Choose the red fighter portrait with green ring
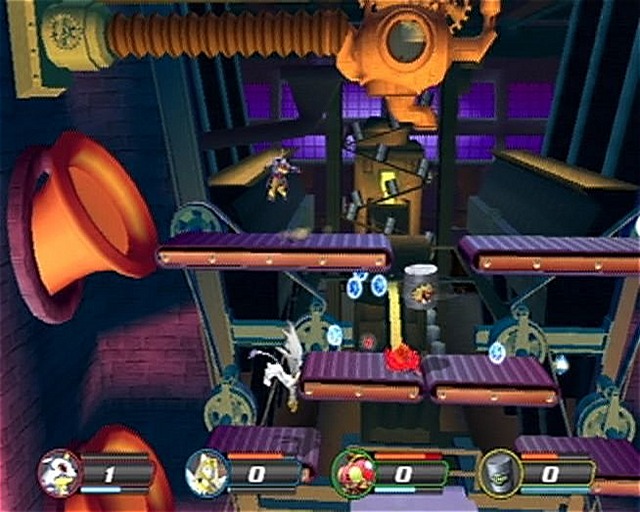Screen dimensions: 640x512 click(x=352, y=471)
